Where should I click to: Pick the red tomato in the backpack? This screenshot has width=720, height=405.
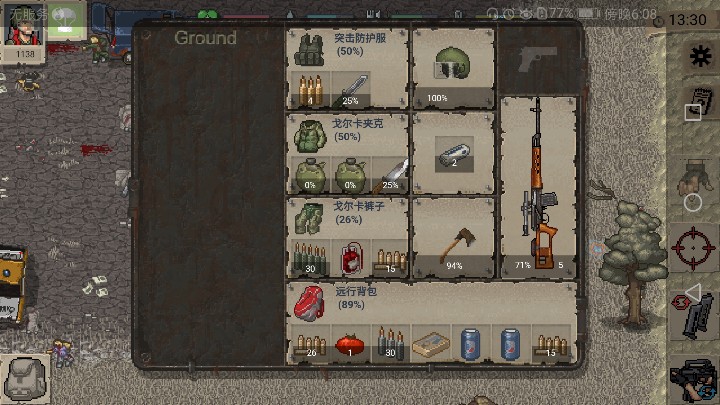[349, 343]
